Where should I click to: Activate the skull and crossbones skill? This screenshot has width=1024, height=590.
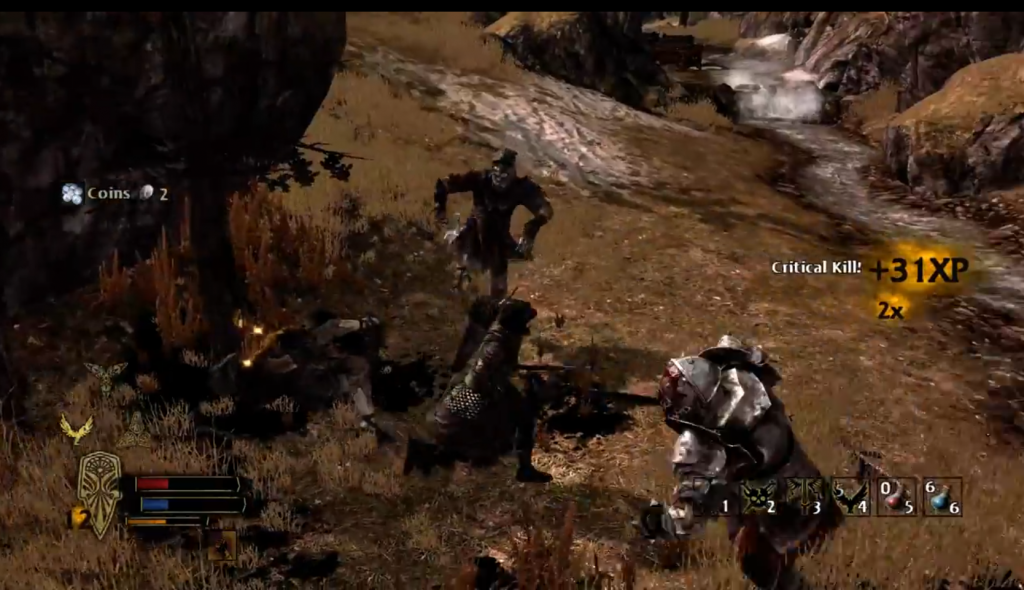(x=757, y=496)
